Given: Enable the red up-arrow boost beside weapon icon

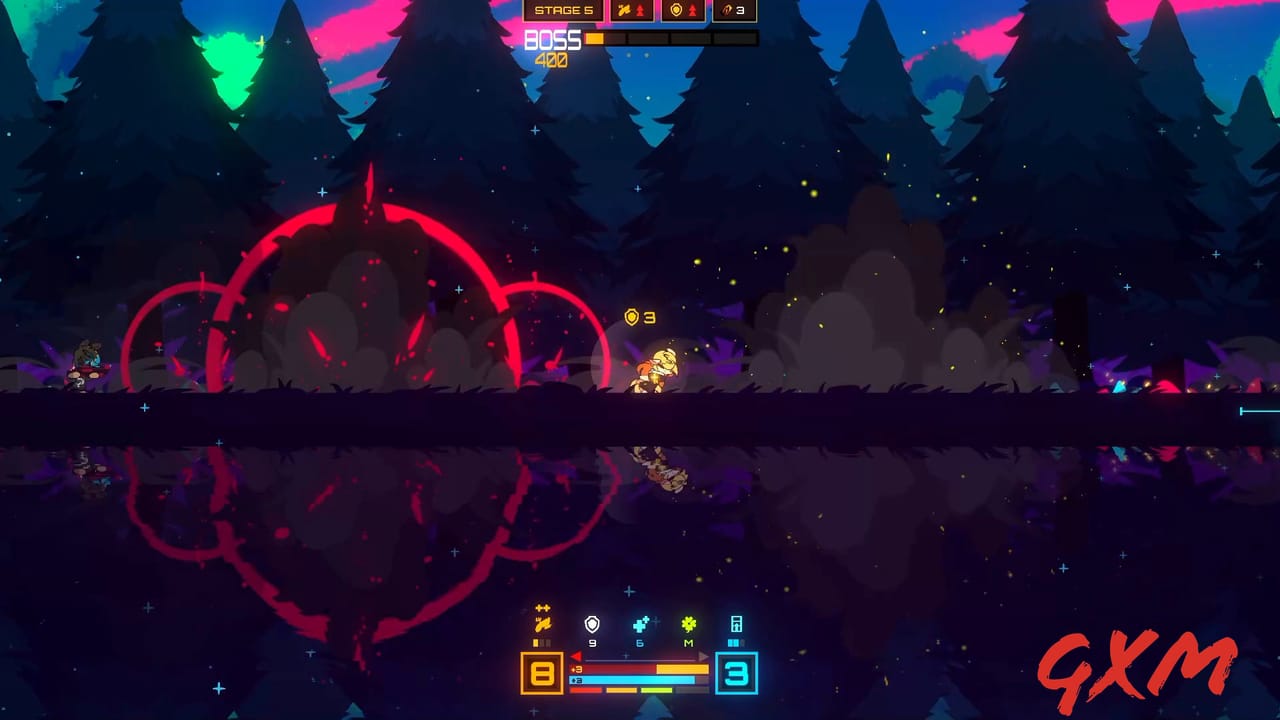Looking at the screenshot, I should pos(641,10).
